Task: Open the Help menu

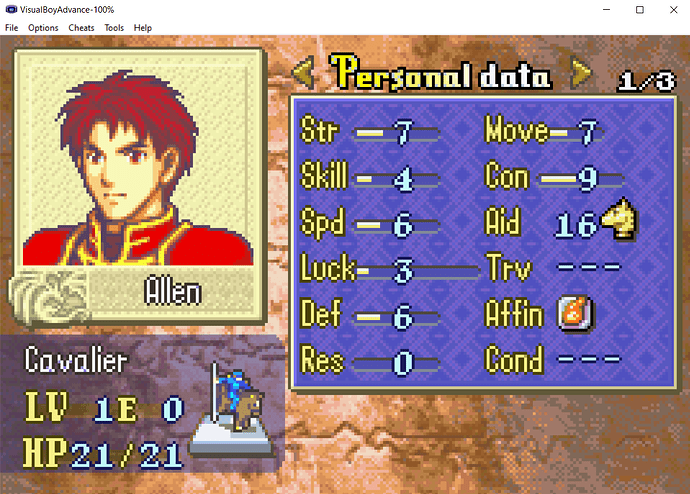Action: pos(143,28)
